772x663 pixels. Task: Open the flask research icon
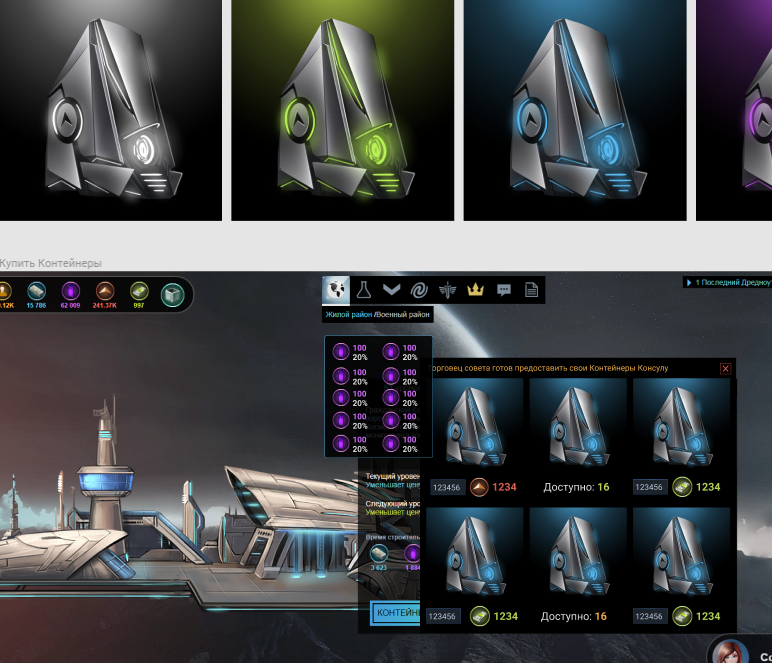365,290
